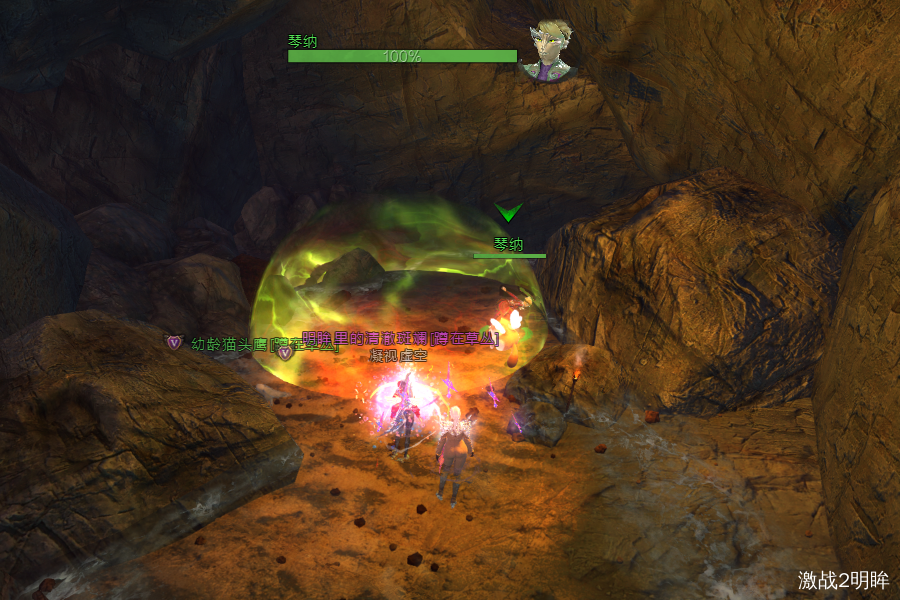900x600 pixels.
Task: Click the 琴纳 target portrait
Action: pos(550,50)
